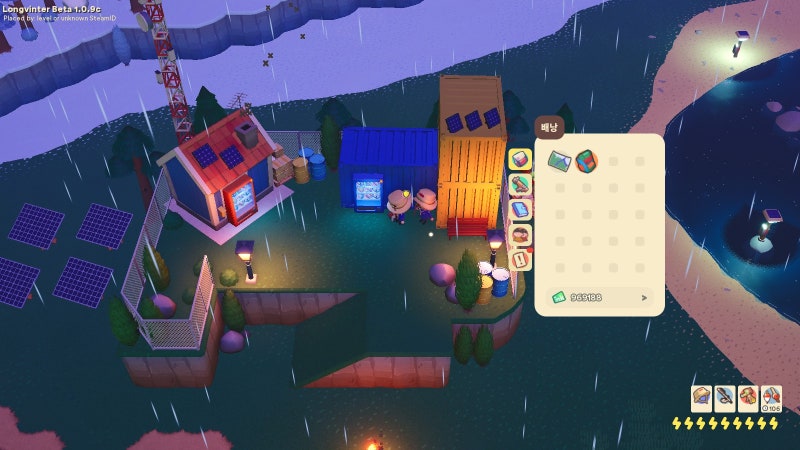Open the character portrait tab
Image resolution: width=800 pixels, height=450 pixels.
pyautogui.click(x=520, y=236)
